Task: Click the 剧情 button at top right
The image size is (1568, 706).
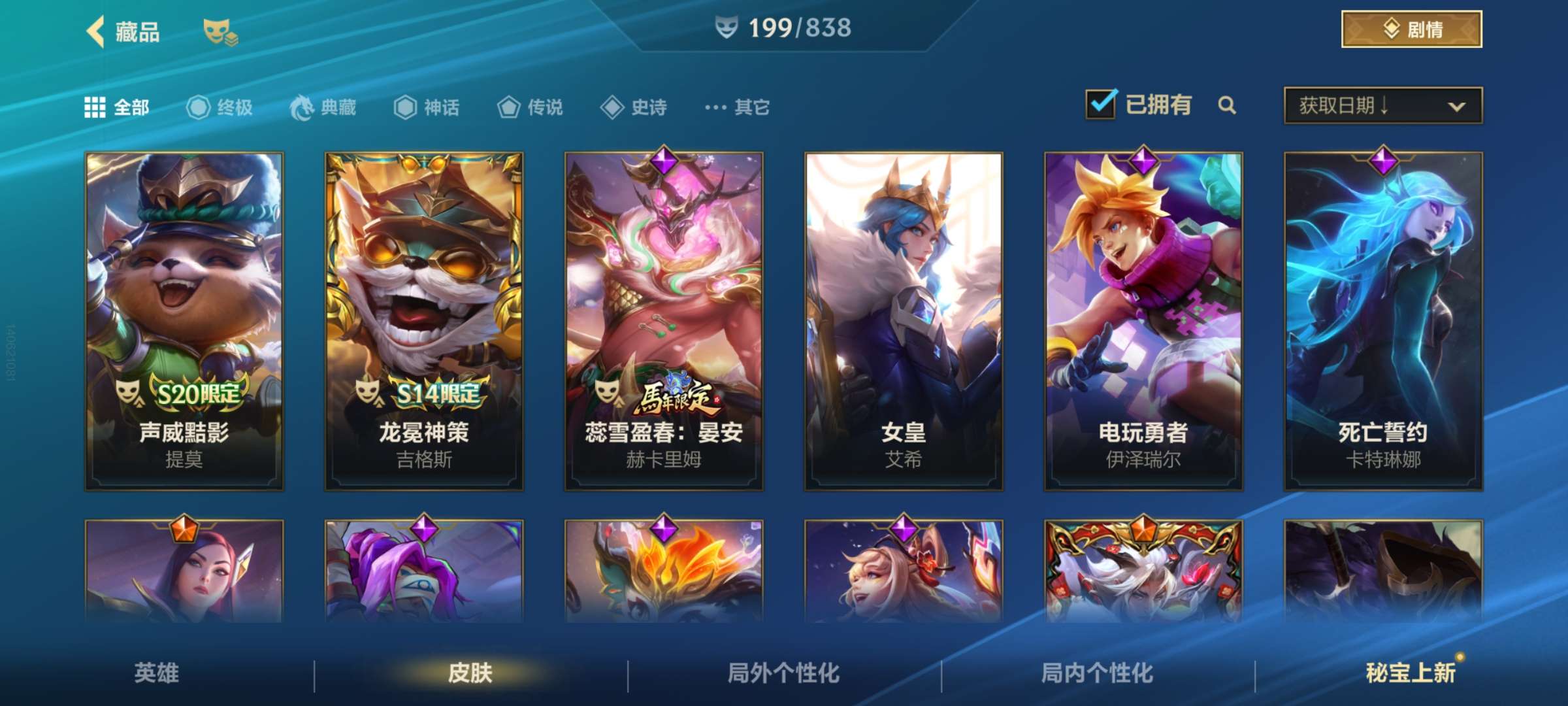Action: coord(1411,29)
